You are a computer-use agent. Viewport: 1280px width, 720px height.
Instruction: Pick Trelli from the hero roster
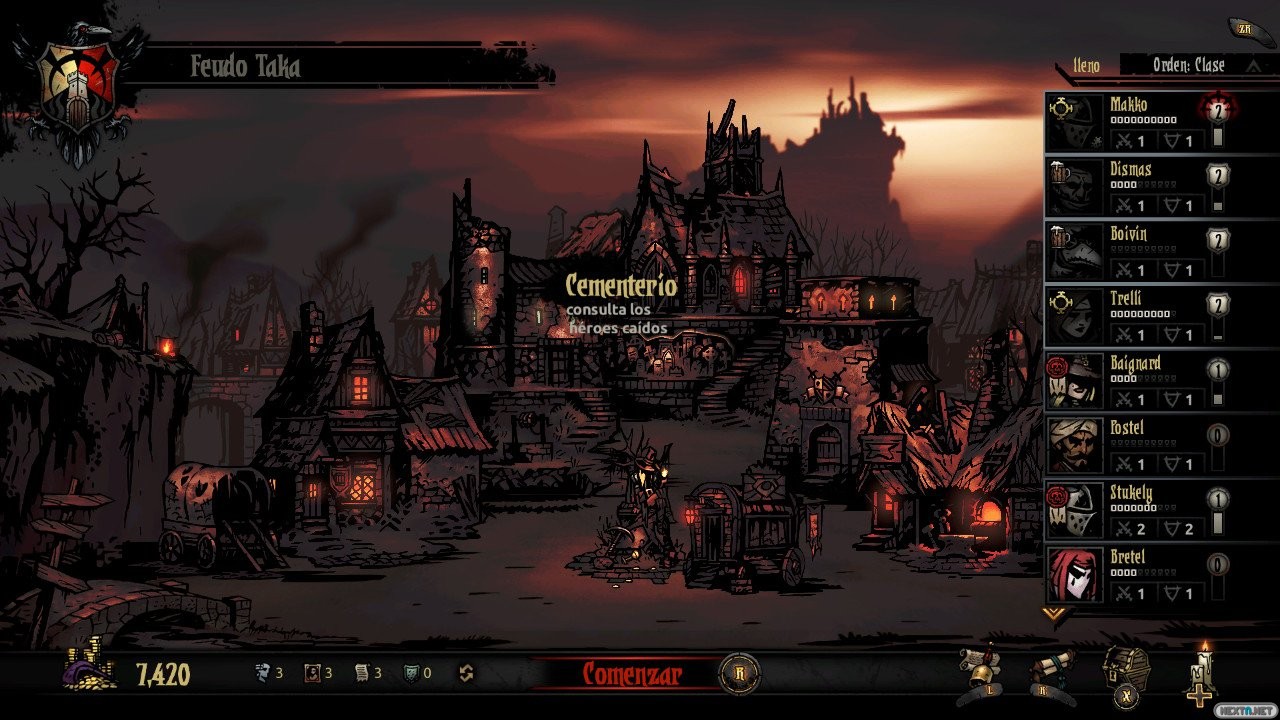[1130, 316]
